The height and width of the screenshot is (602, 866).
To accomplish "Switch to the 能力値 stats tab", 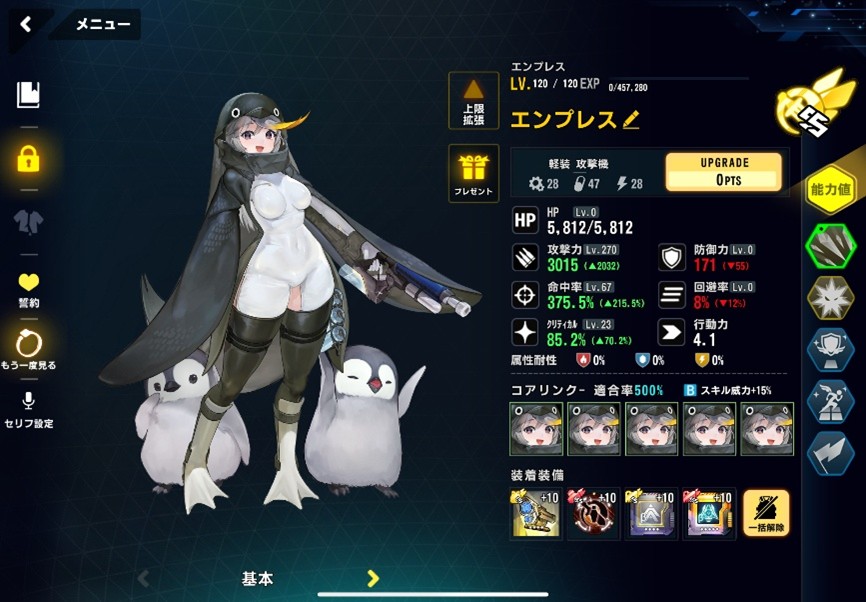I will click(x=830, y=187).
